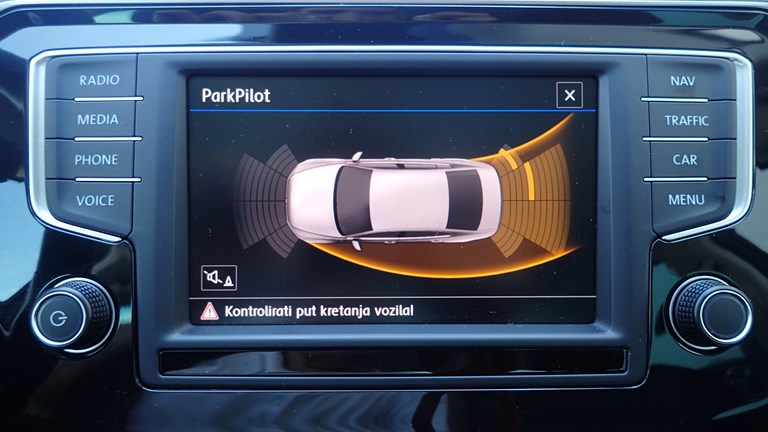The height and width of the screenshot is (432, 768).
Task: Show TRAFFIC information
Action: click(686, 120)
